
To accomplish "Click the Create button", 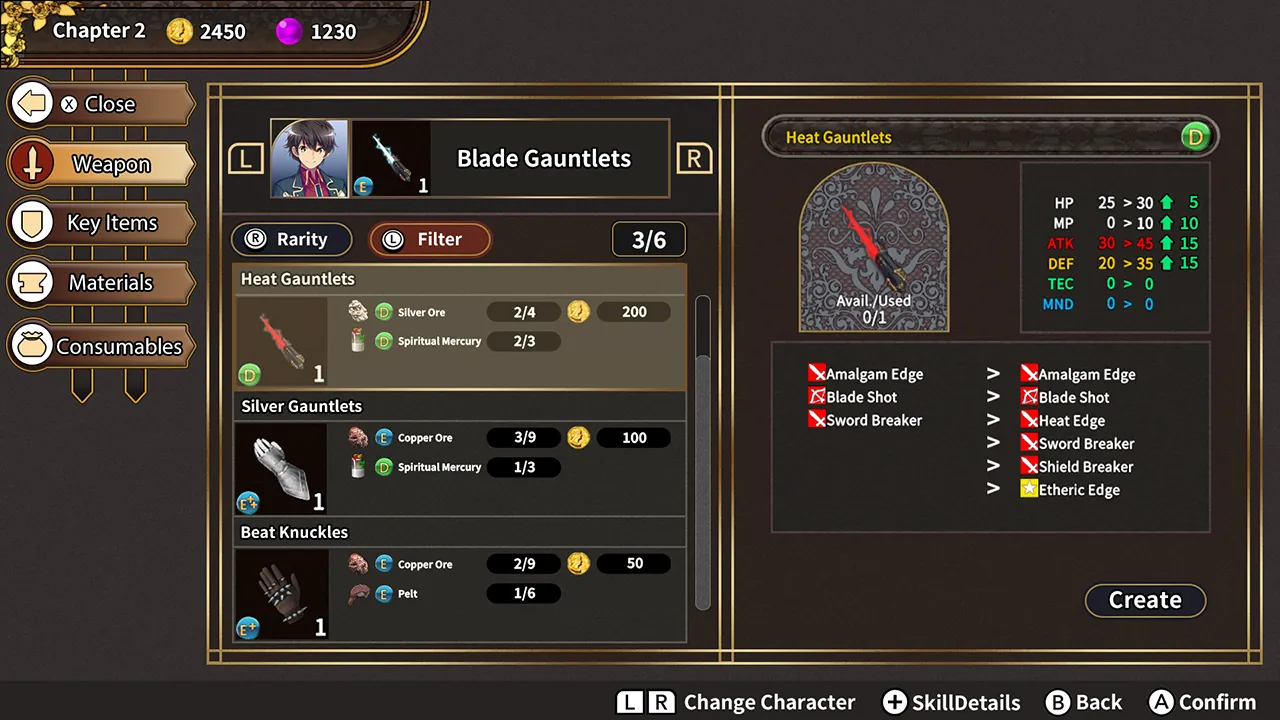I will coord(1145,600).
